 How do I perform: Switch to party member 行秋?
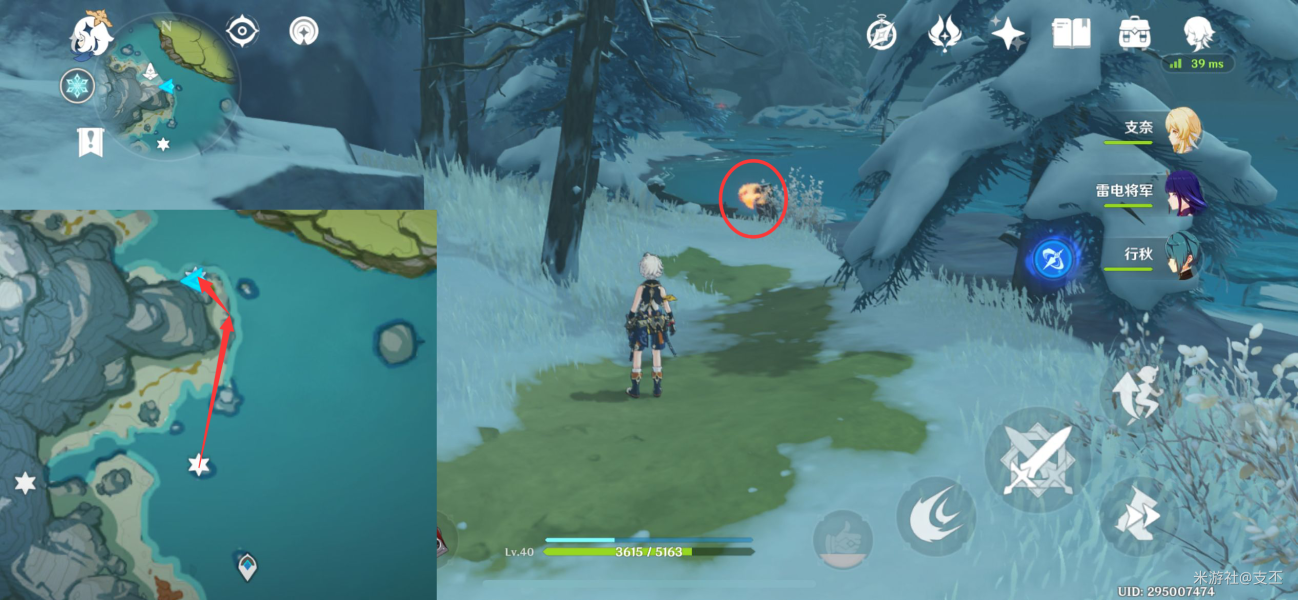[1183, 256]
